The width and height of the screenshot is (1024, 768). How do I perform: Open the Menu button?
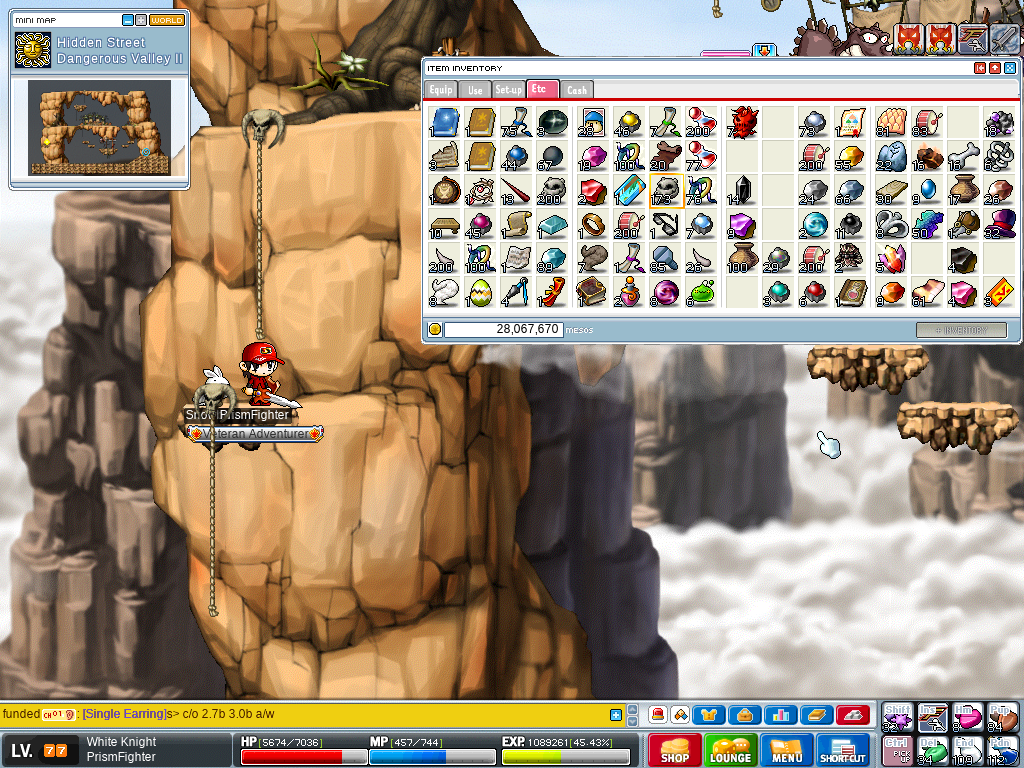(x=787, y=750)
